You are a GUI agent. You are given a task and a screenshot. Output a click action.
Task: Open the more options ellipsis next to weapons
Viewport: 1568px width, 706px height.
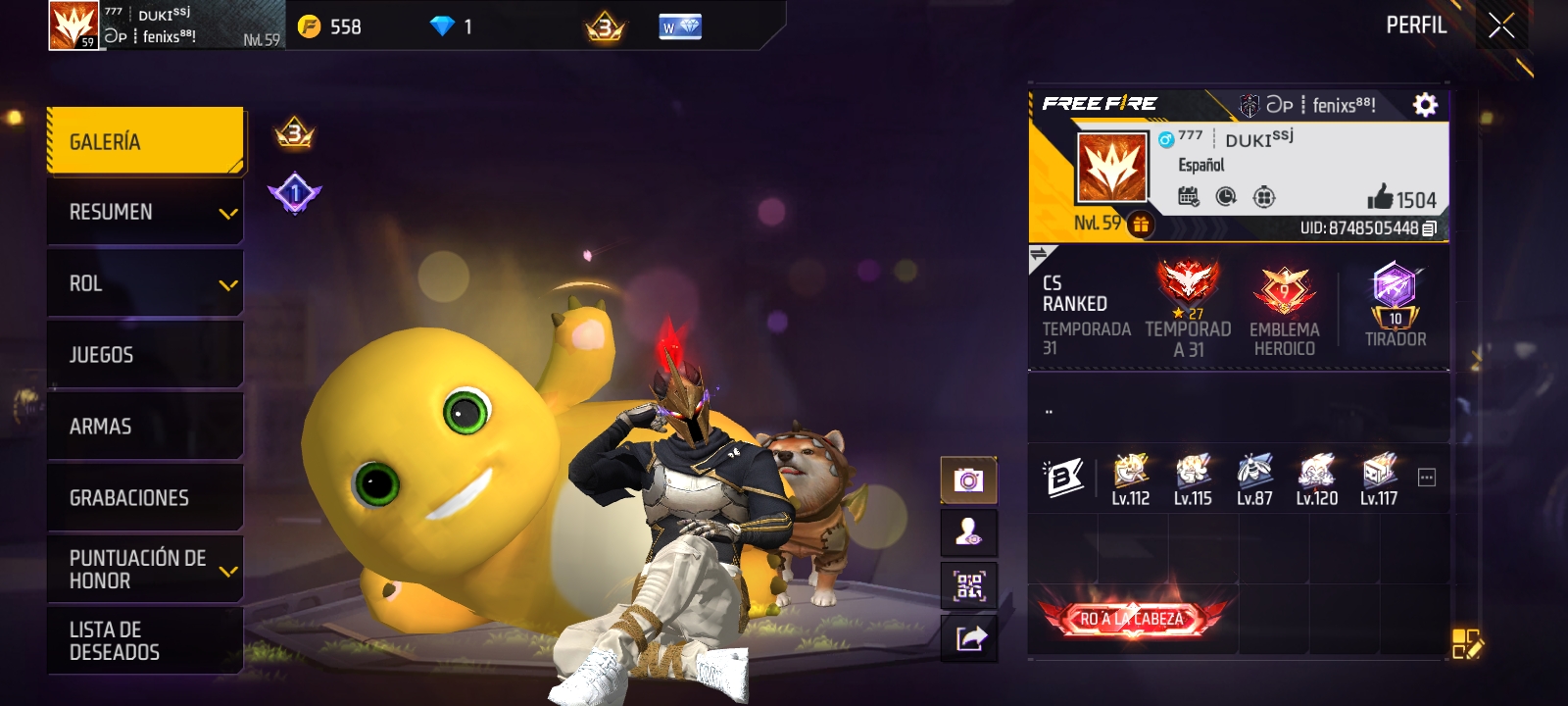pos(1427,478)
